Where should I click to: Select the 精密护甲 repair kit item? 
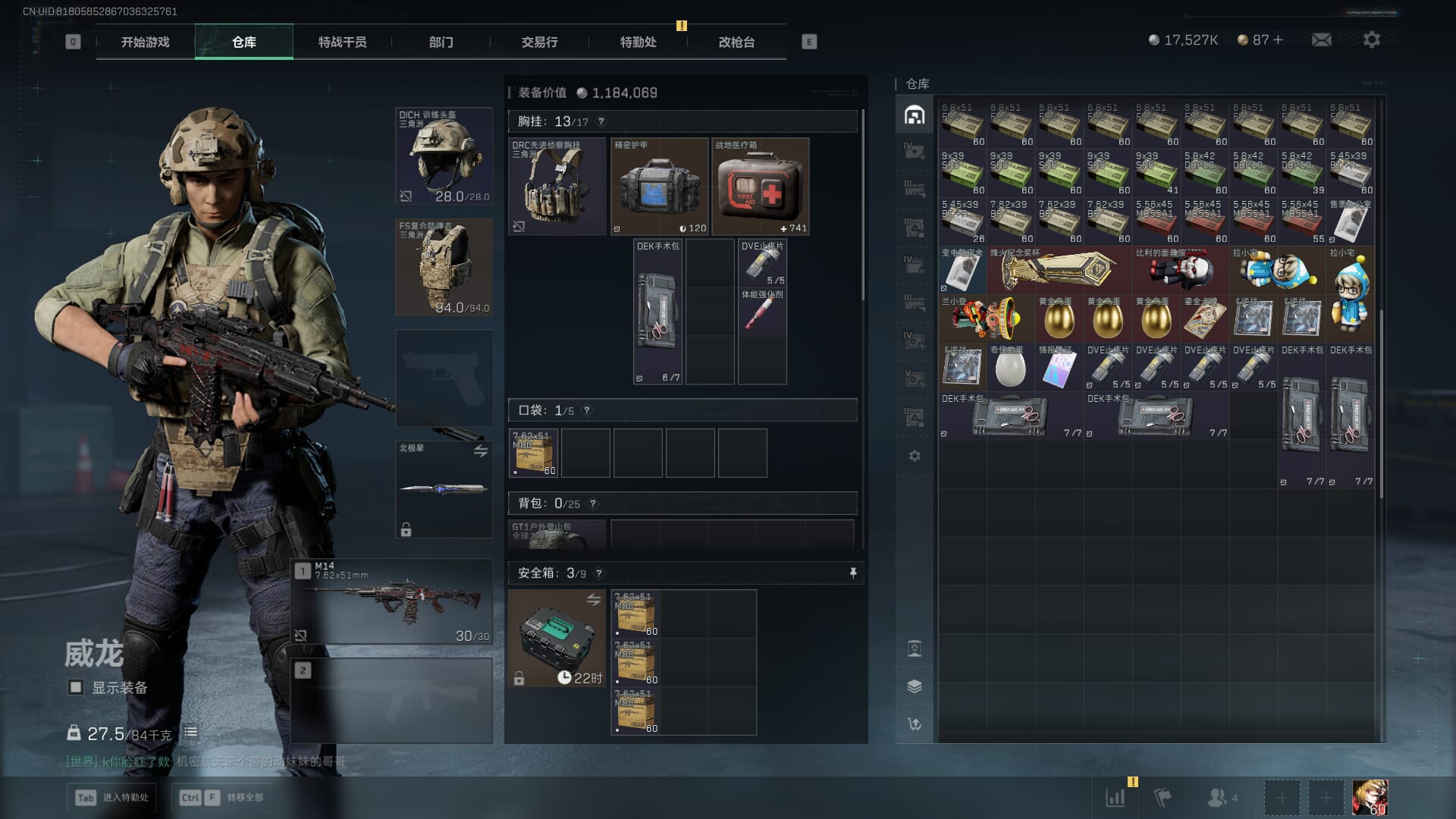click(x=659, y=187)
